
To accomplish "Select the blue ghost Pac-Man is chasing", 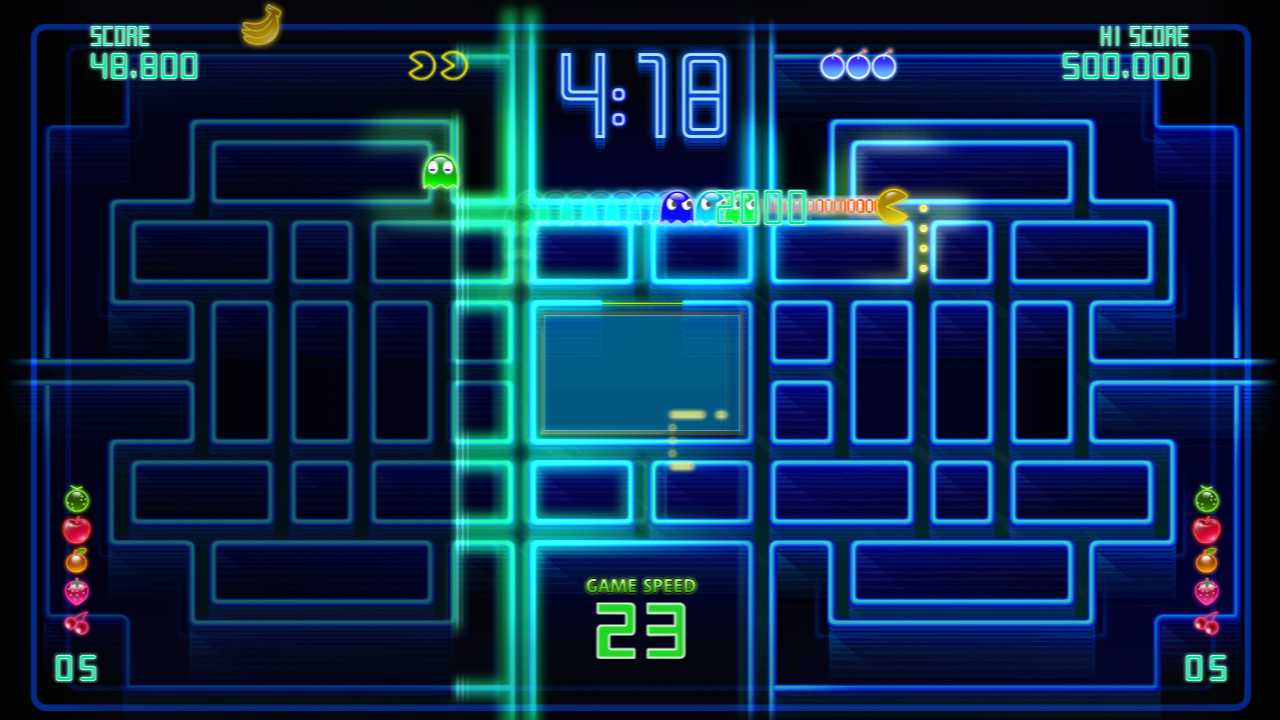I will 676,205.
